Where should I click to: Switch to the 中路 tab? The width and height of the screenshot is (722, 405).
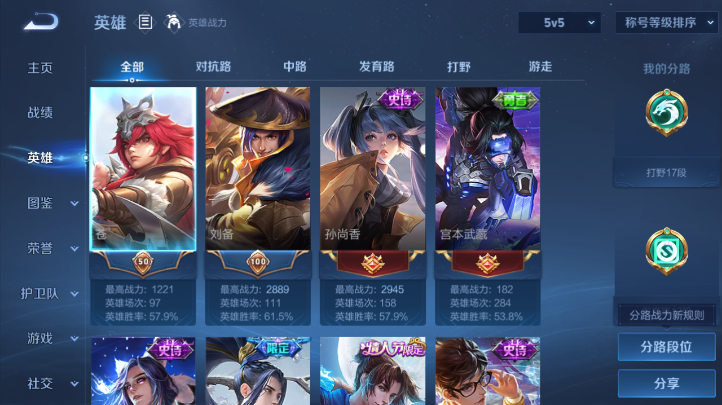pos(295,67)
